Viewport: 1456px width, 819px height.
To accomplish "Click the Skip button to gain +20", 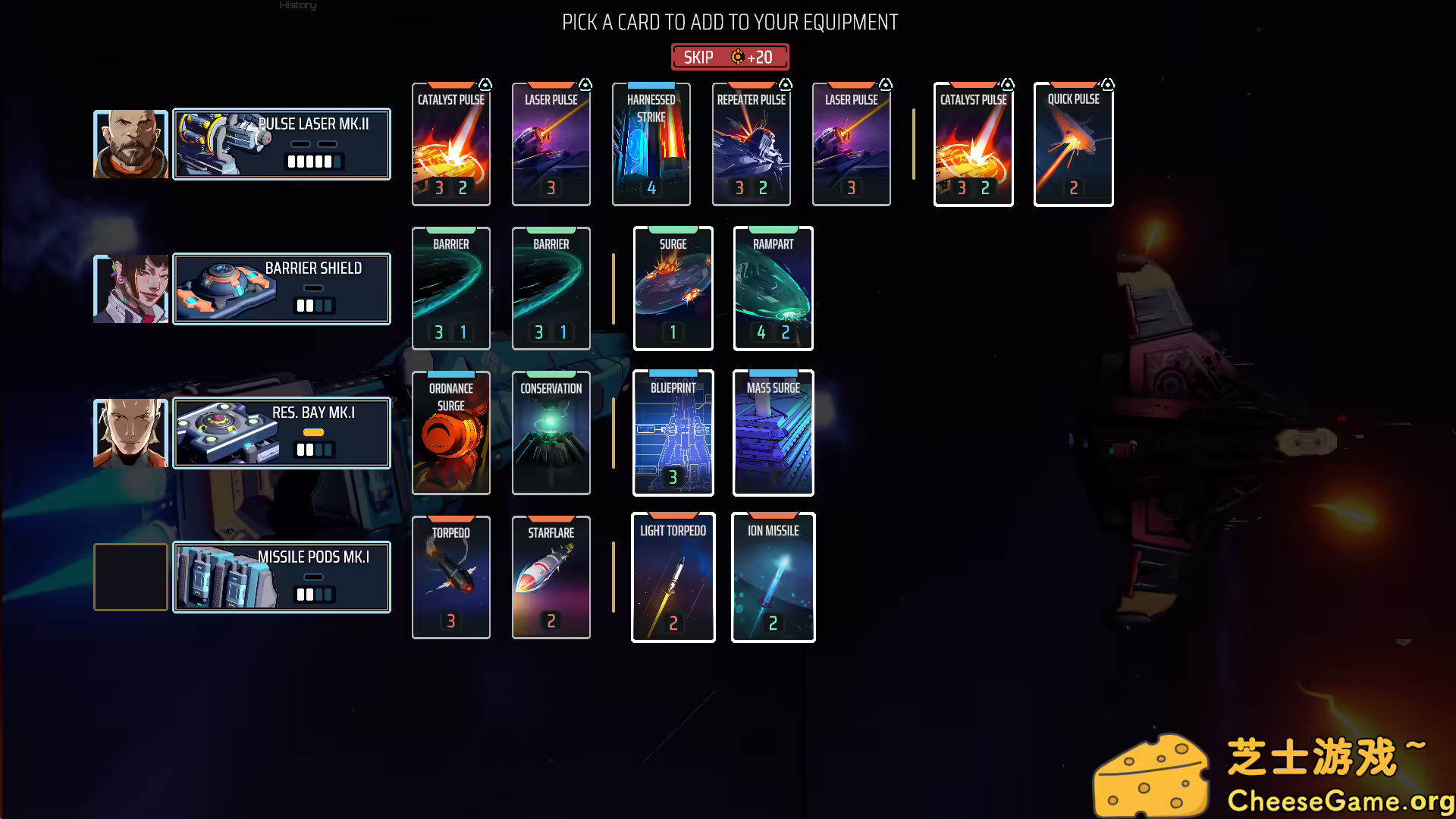I will pos(730,56).
